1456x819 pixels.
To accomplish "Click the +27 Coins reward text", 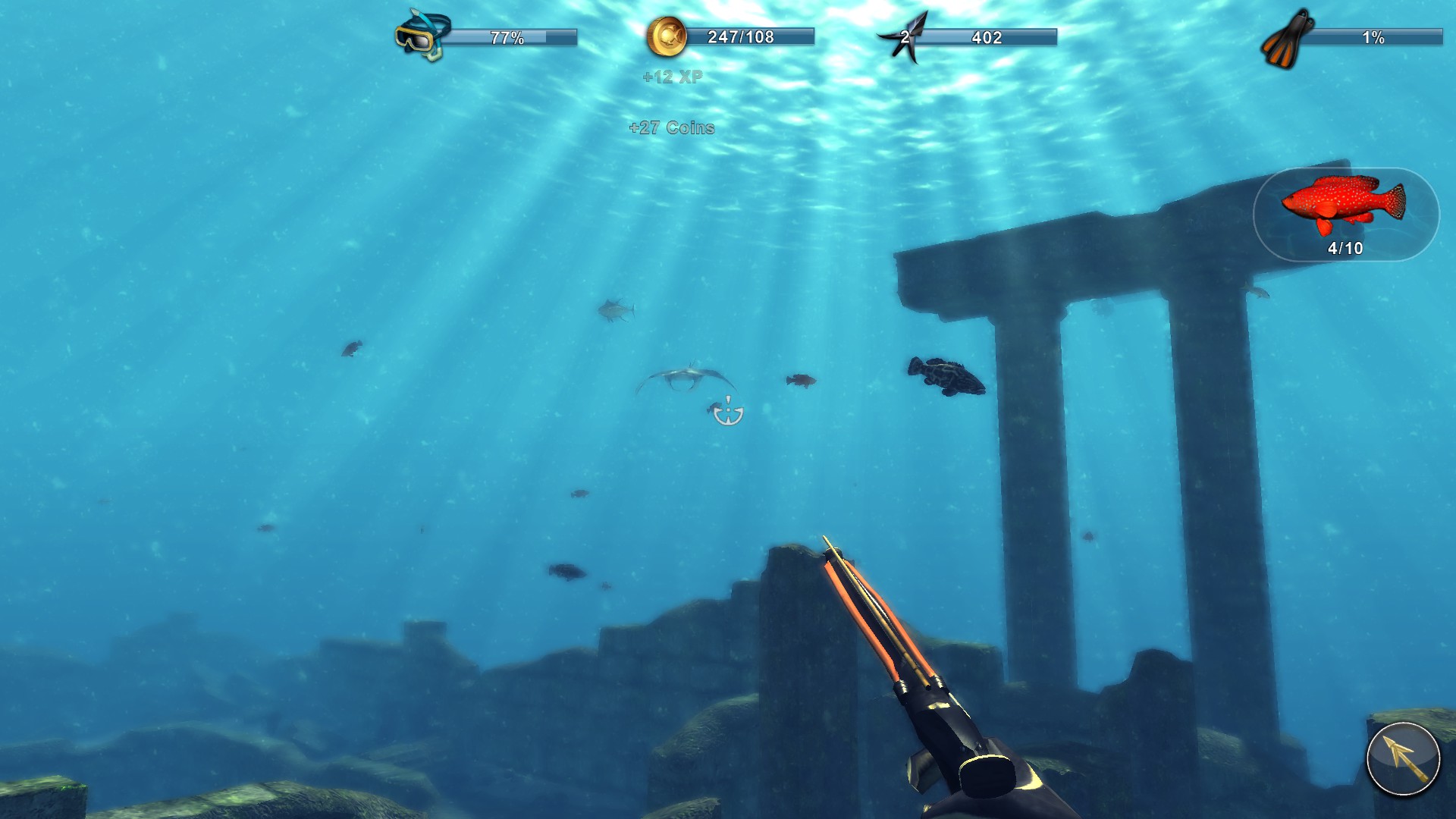I will pyautogui.click(x=670, y=128).
